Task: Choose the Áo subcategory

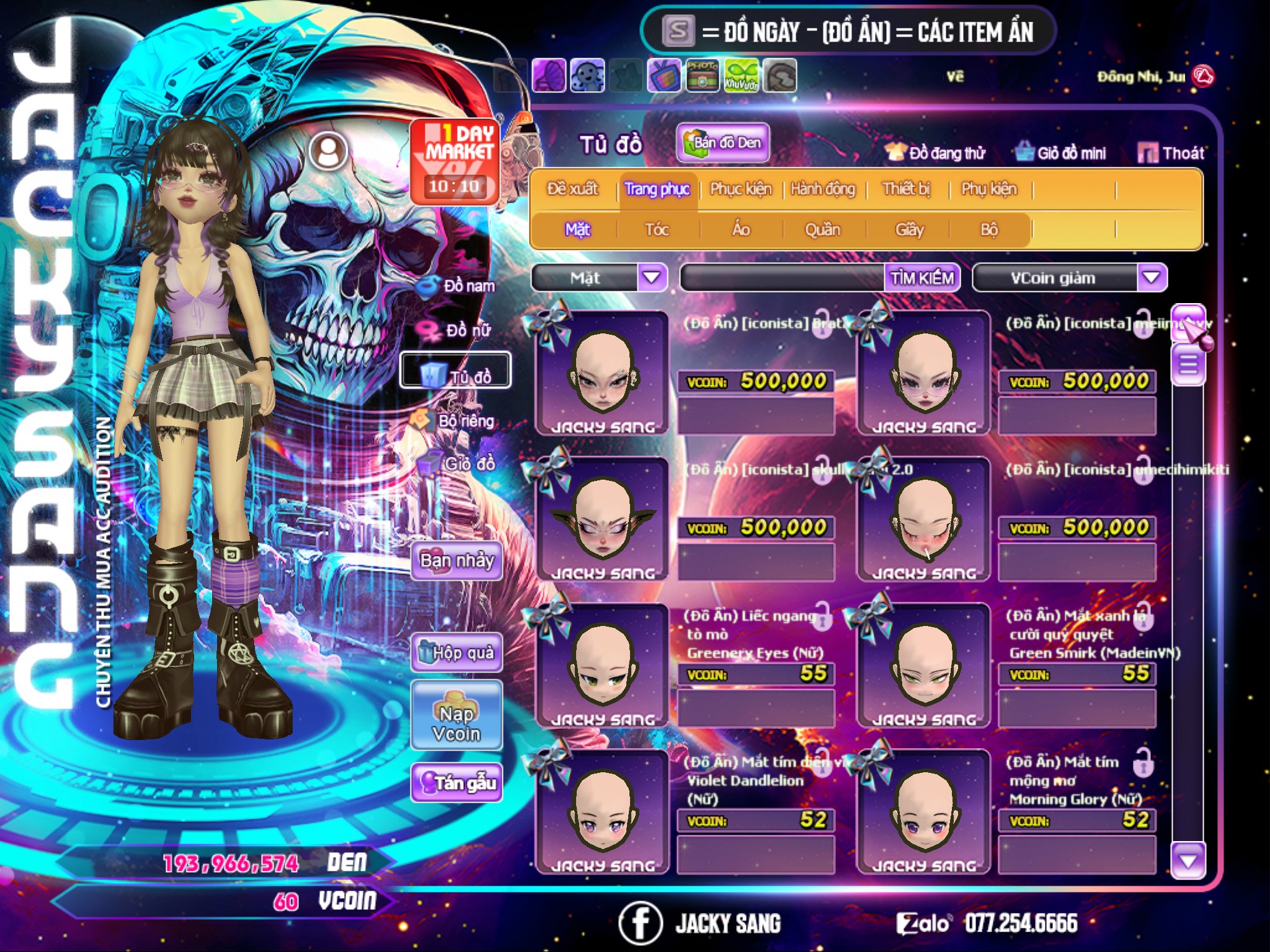Action: pyautogui.click(x=741, y=230)
